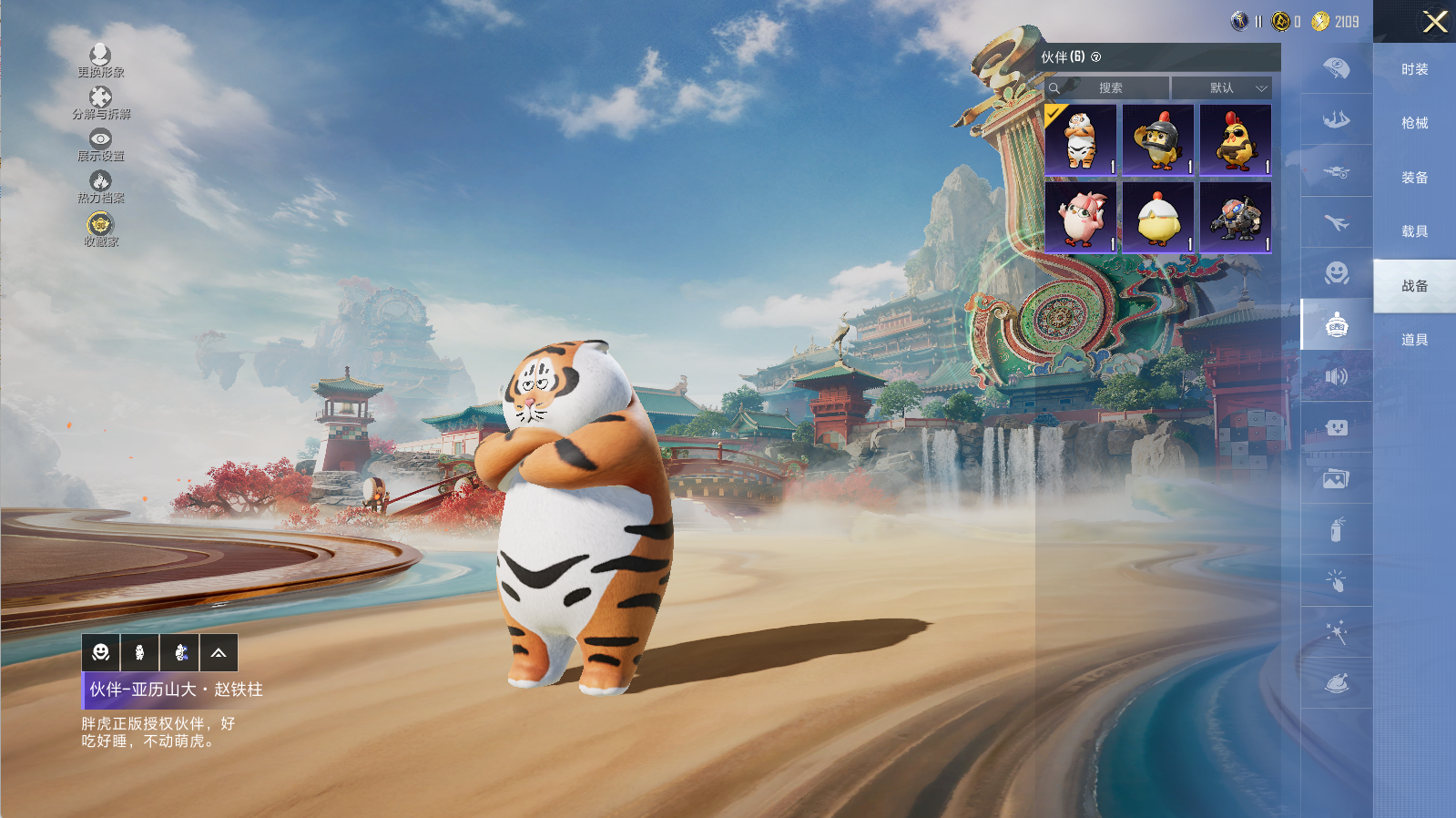
Task: Go to the 载具 (Vehicles) tab
Action: pos(1414,231)
